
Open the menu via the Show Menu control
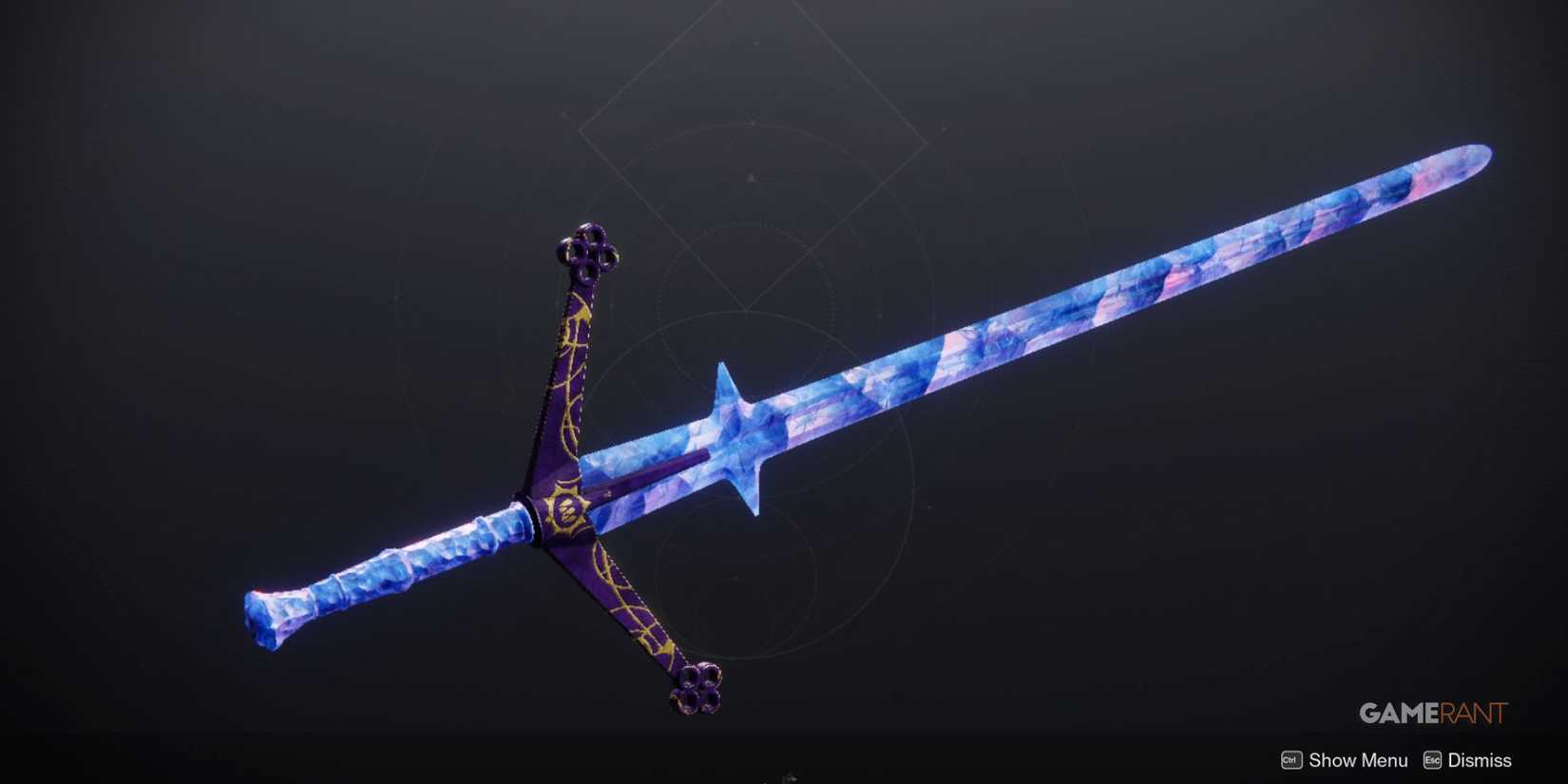click(x=1357, y=760)
